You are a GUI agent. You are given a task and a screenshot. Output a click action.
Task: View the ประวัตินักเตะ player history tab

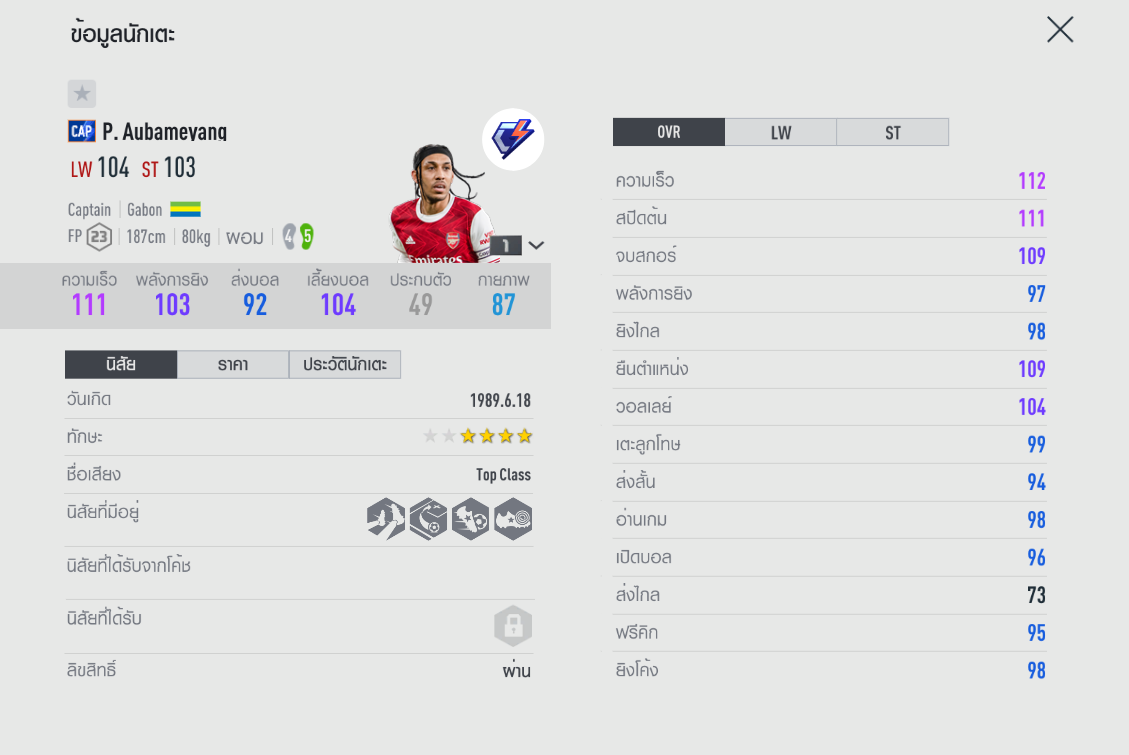coord(345,365)
